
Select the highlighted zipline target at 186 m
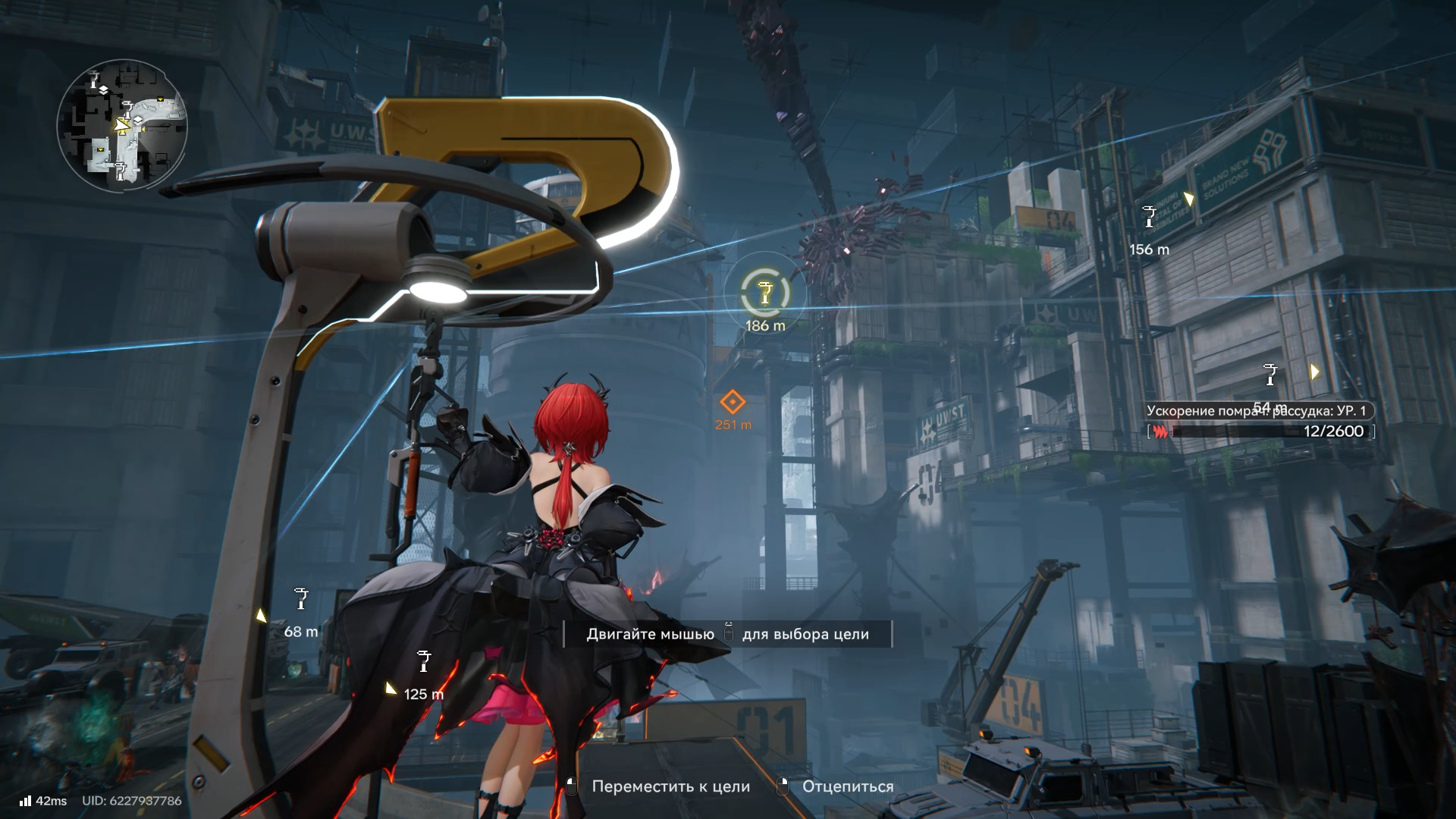pyautogui.click(x=764, y=293)
